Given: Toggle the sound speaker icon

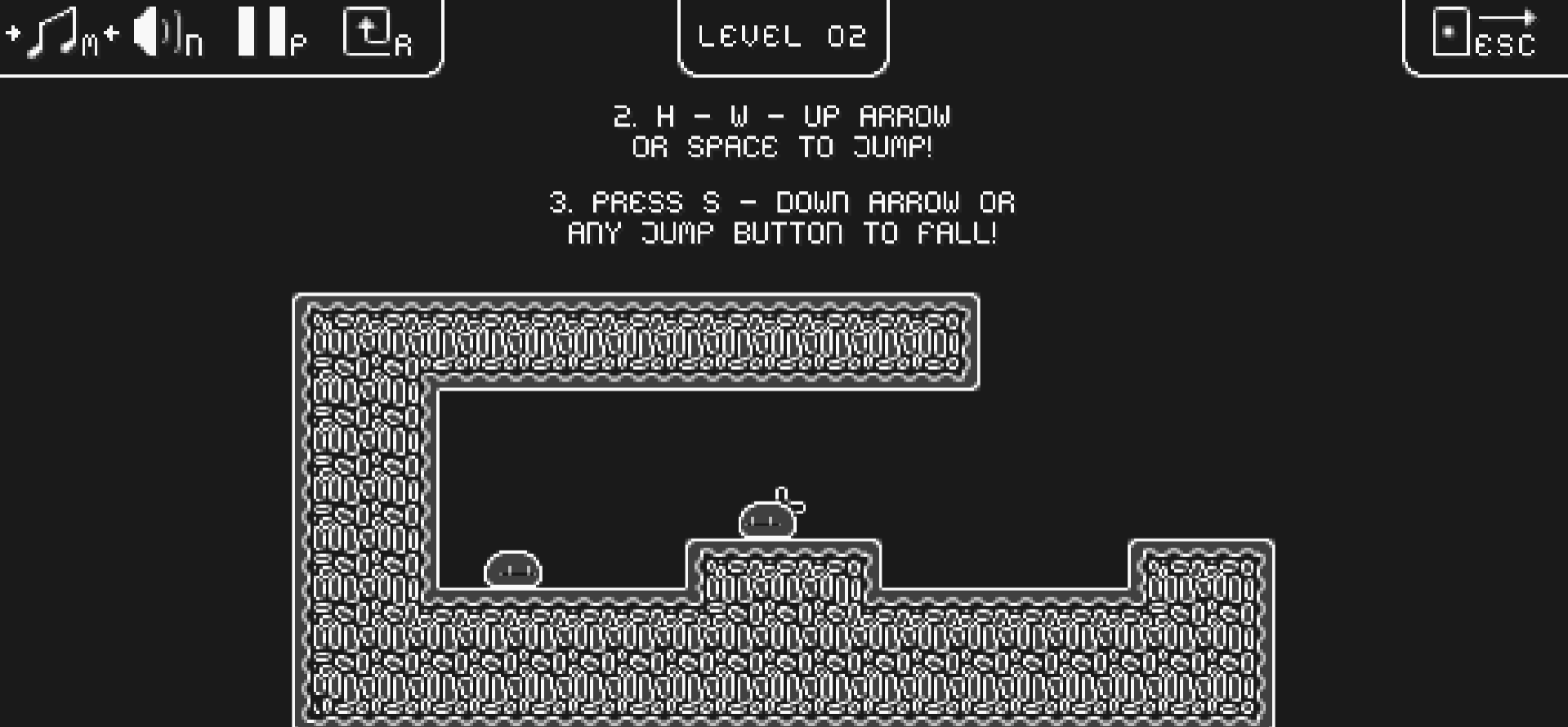Looking at the screenshot, I should 154,33.
